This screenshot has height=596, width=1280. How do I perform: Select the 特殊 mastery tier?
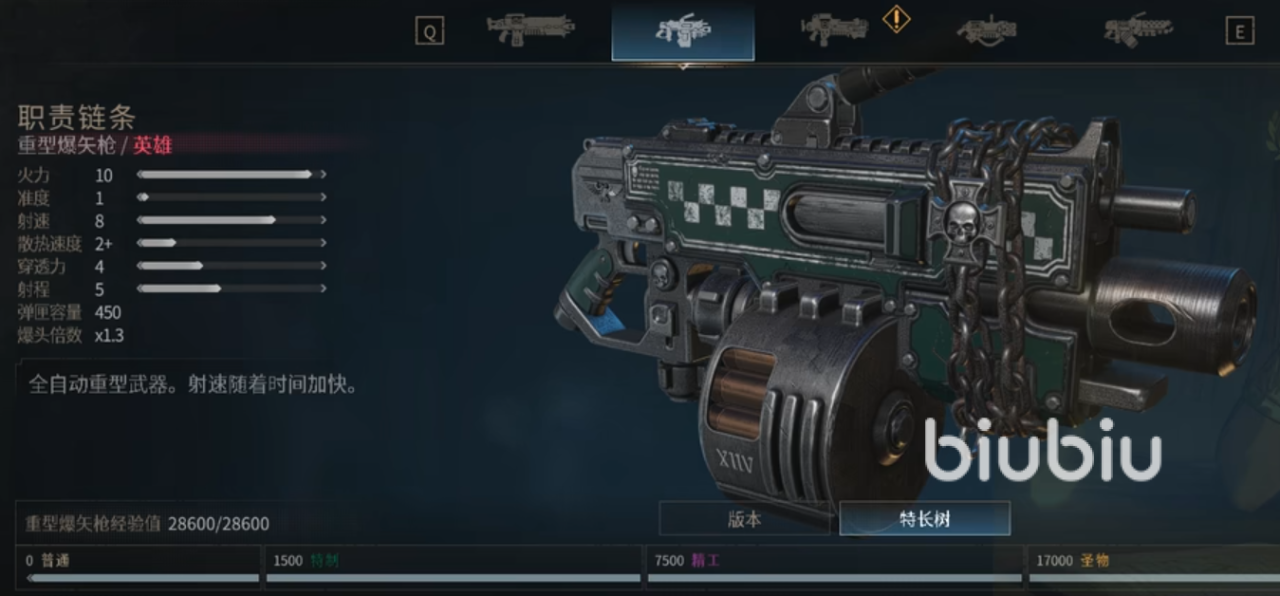(x=452, y=564)
